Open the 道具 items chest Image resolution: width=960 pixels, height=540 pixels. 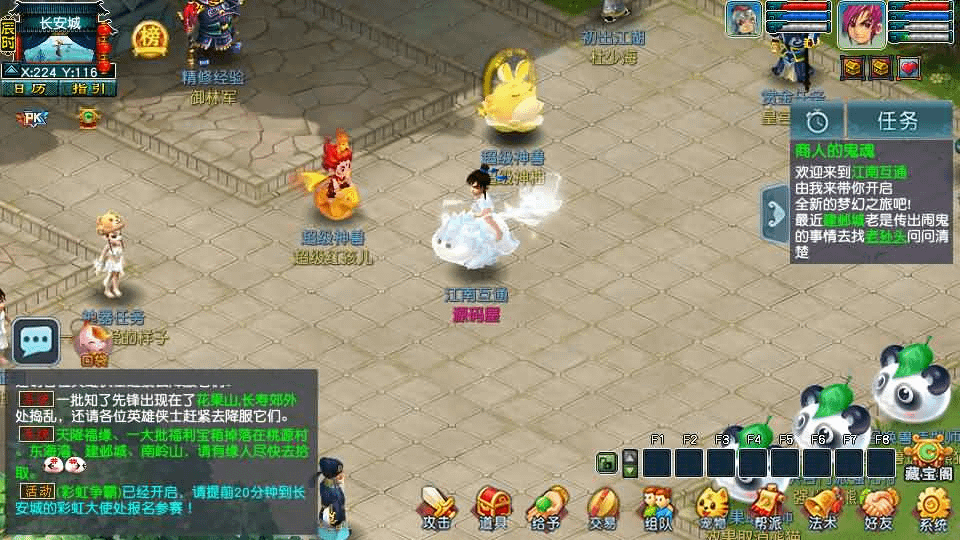tap(492, 507)
